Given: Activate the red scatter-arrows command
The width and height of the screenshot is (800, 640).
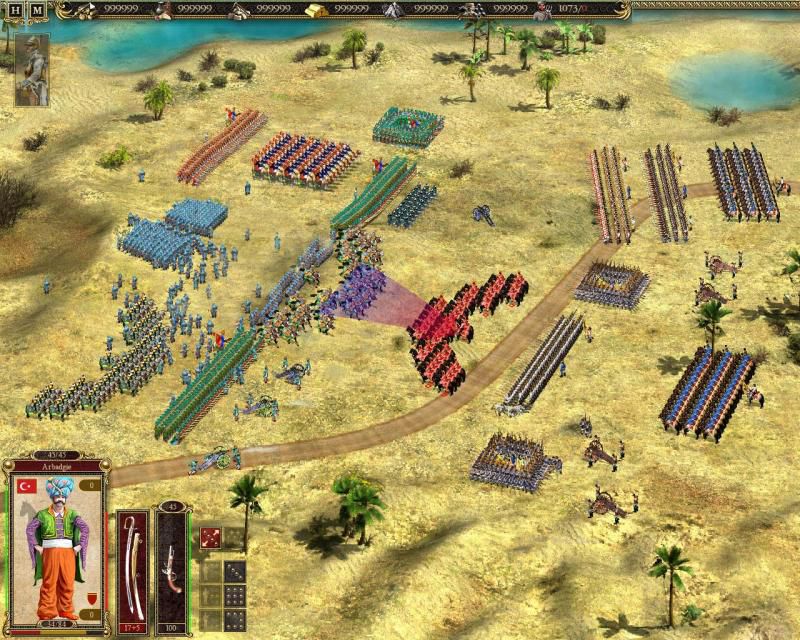Looking at the screenshot, I should point(210,539).
